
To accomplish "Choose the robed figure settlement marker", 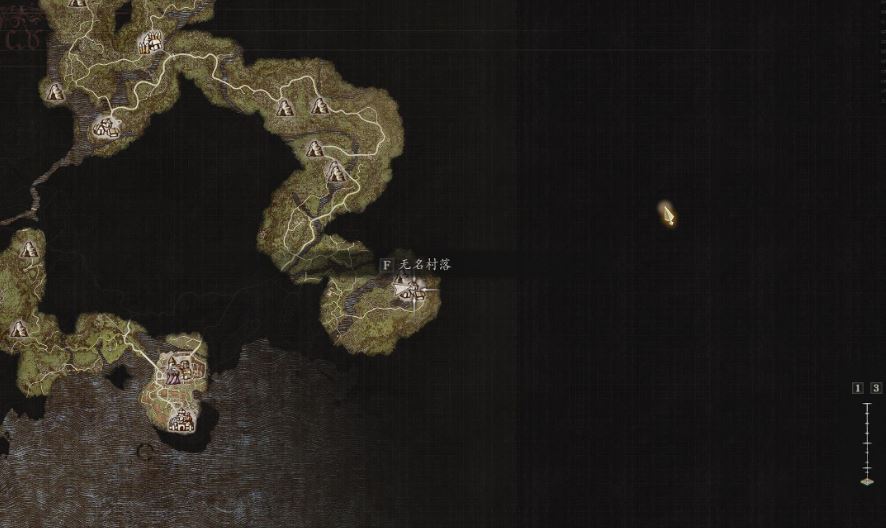I will (x=174, y=372).
